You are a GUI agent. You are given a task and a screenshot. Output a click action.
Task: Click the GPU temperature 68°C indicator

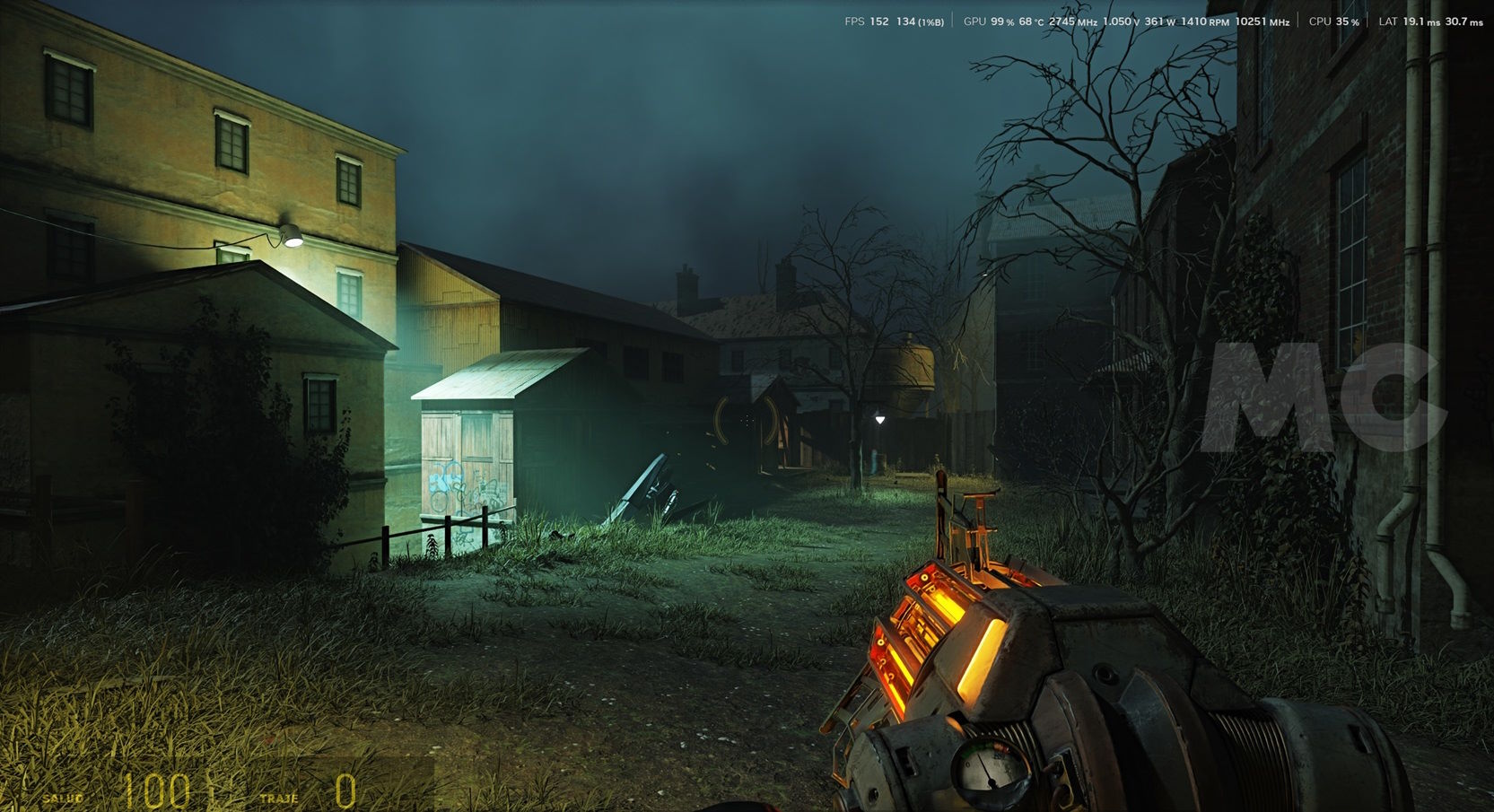coord(1029,21)
